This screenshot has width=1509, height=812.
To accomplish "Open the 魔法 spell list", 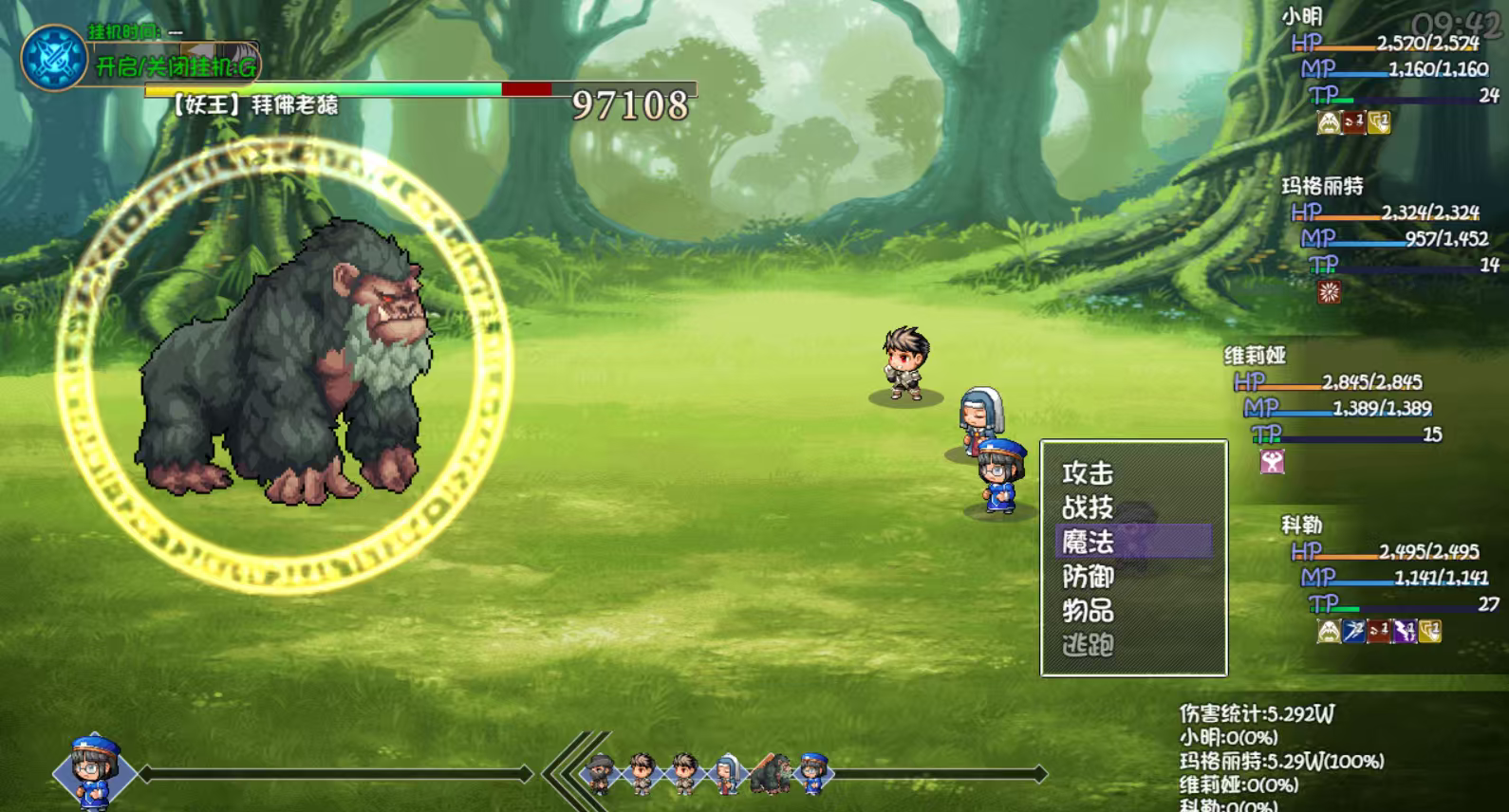I will tap(1088, 542).
